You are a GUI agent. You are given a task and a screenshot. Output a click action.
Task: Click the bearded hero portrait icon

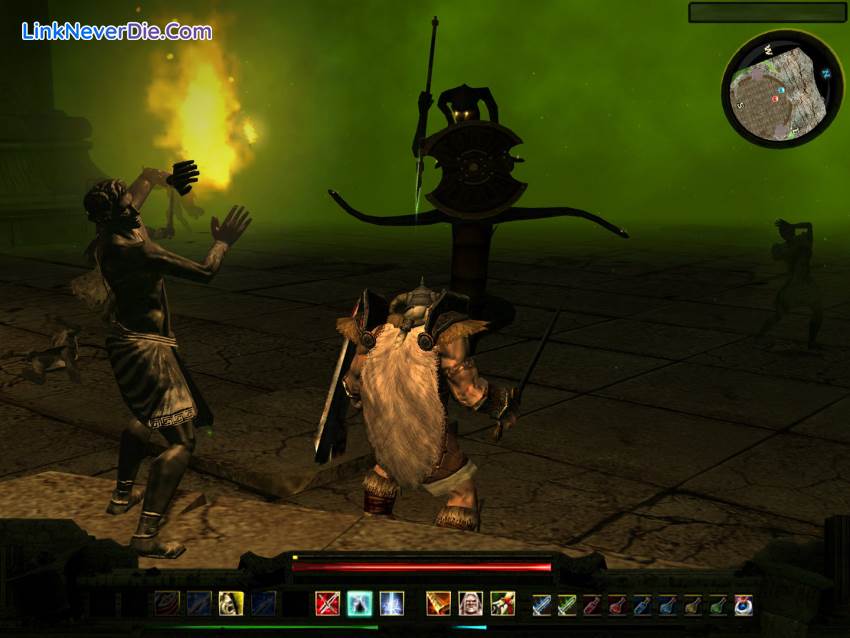(470, 603)
